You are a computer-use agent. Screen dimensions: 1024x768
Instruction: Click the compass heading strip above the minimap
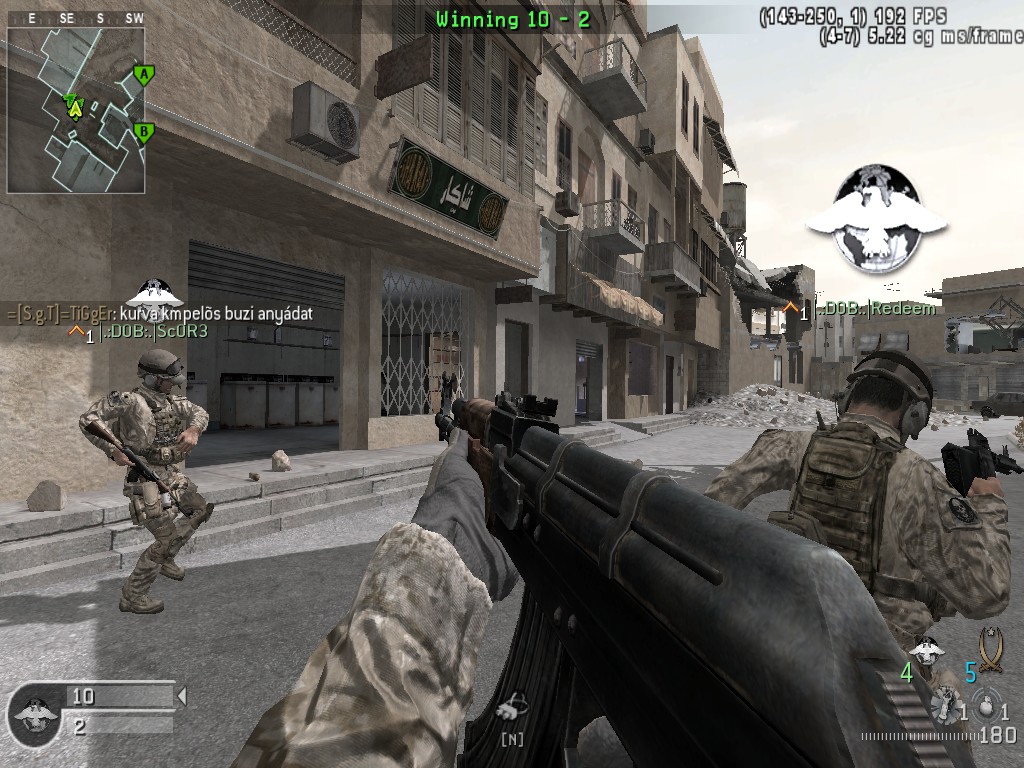coord(76,18)
